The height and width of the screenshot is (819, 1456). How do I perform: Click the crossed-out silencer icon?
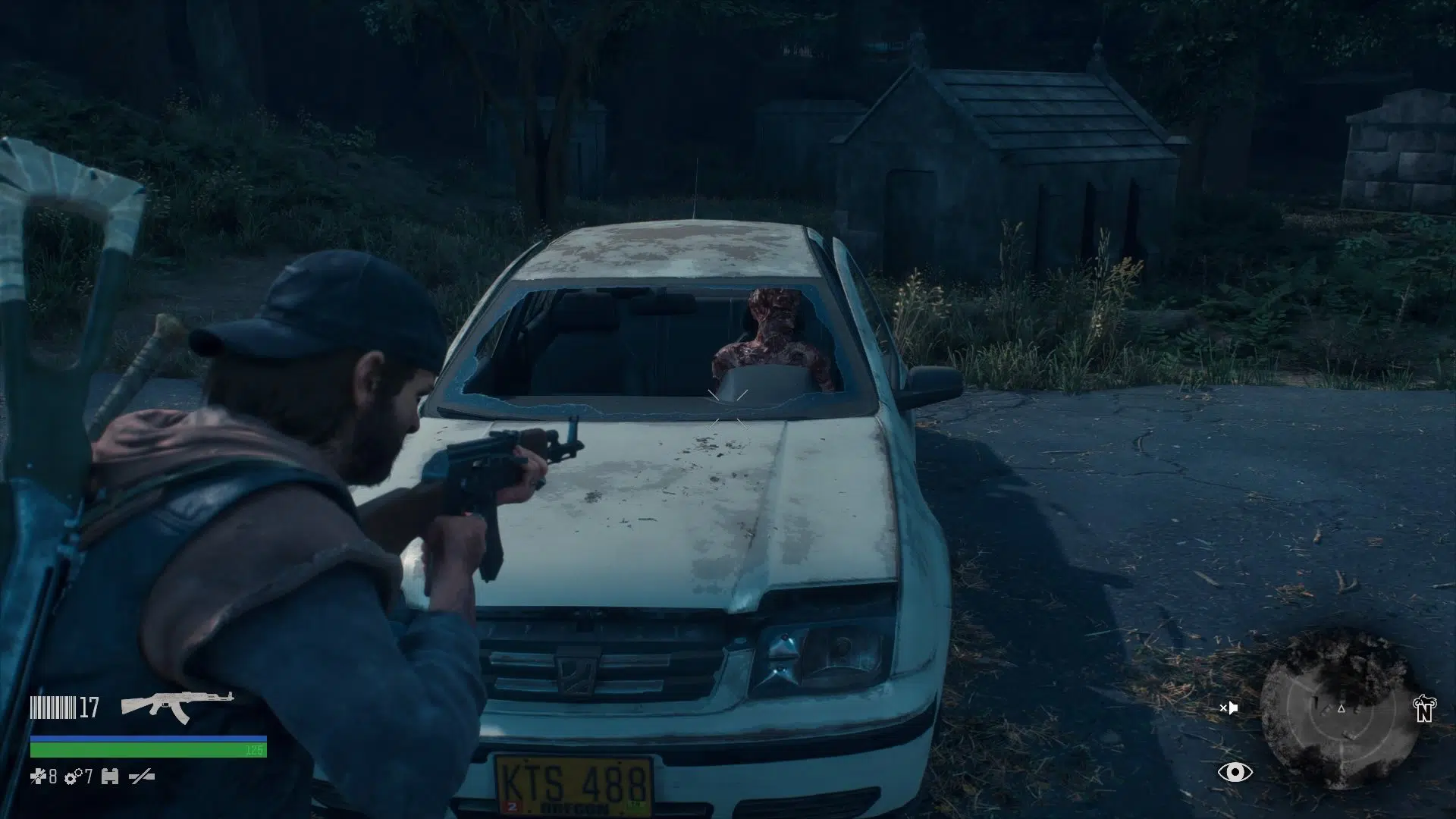click(x=142, y=777)
